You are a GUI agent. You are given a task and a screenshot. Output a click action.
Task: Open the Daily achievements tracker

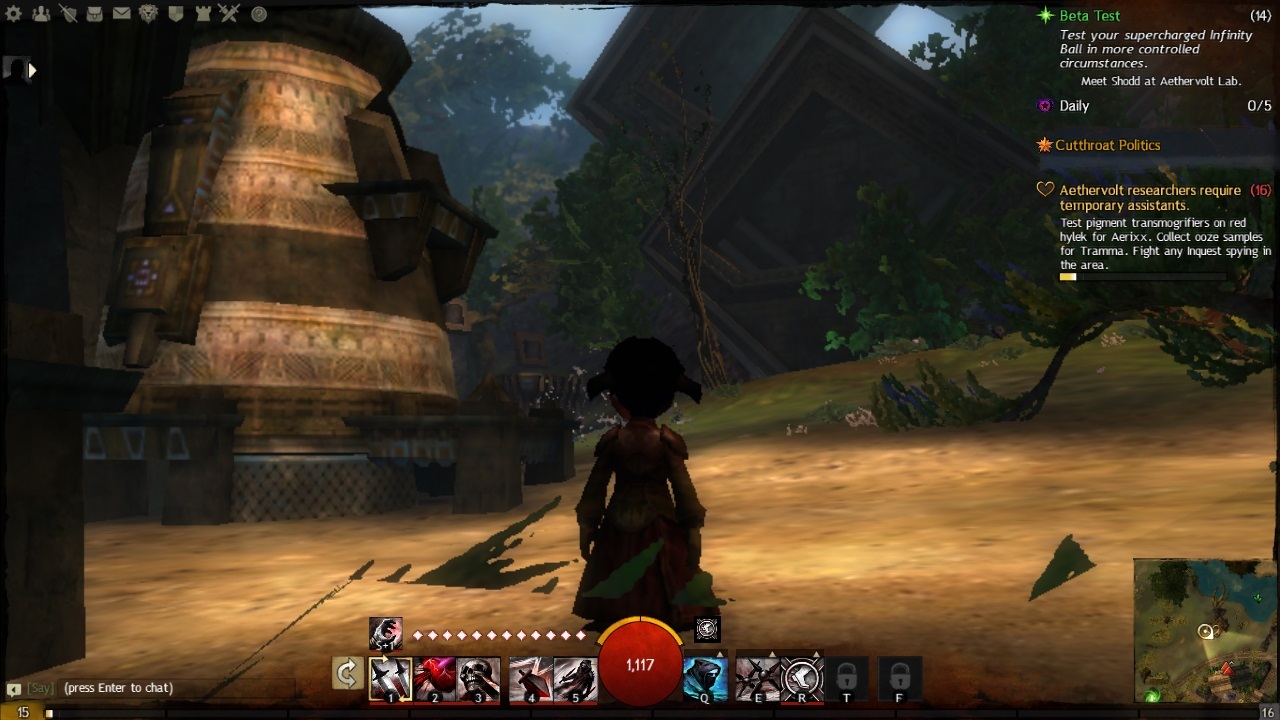tap(1074, 106)
